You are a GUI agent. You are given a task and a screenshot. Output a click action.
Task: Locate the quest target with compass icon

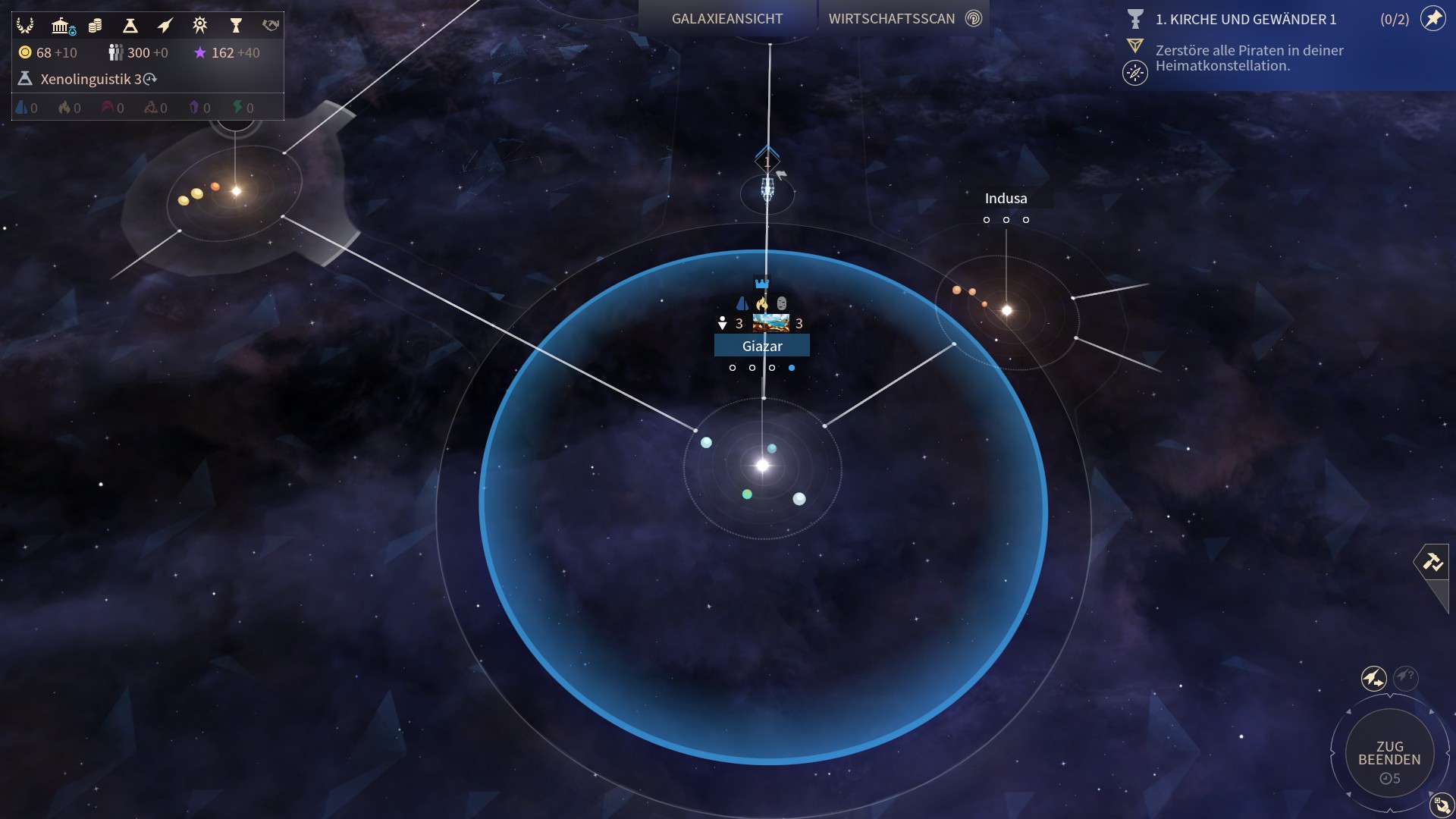[x=1135, y=73]
